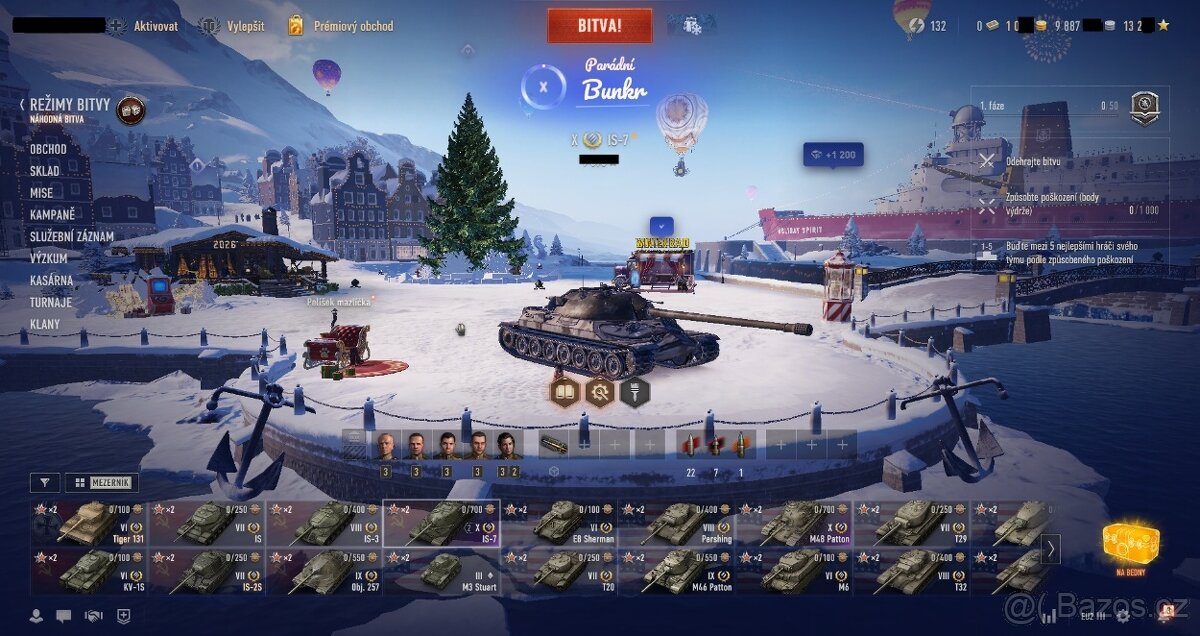Select the Tiger 131 tank in carousel
1200x636 pixels.
click(x=88, y=523)
